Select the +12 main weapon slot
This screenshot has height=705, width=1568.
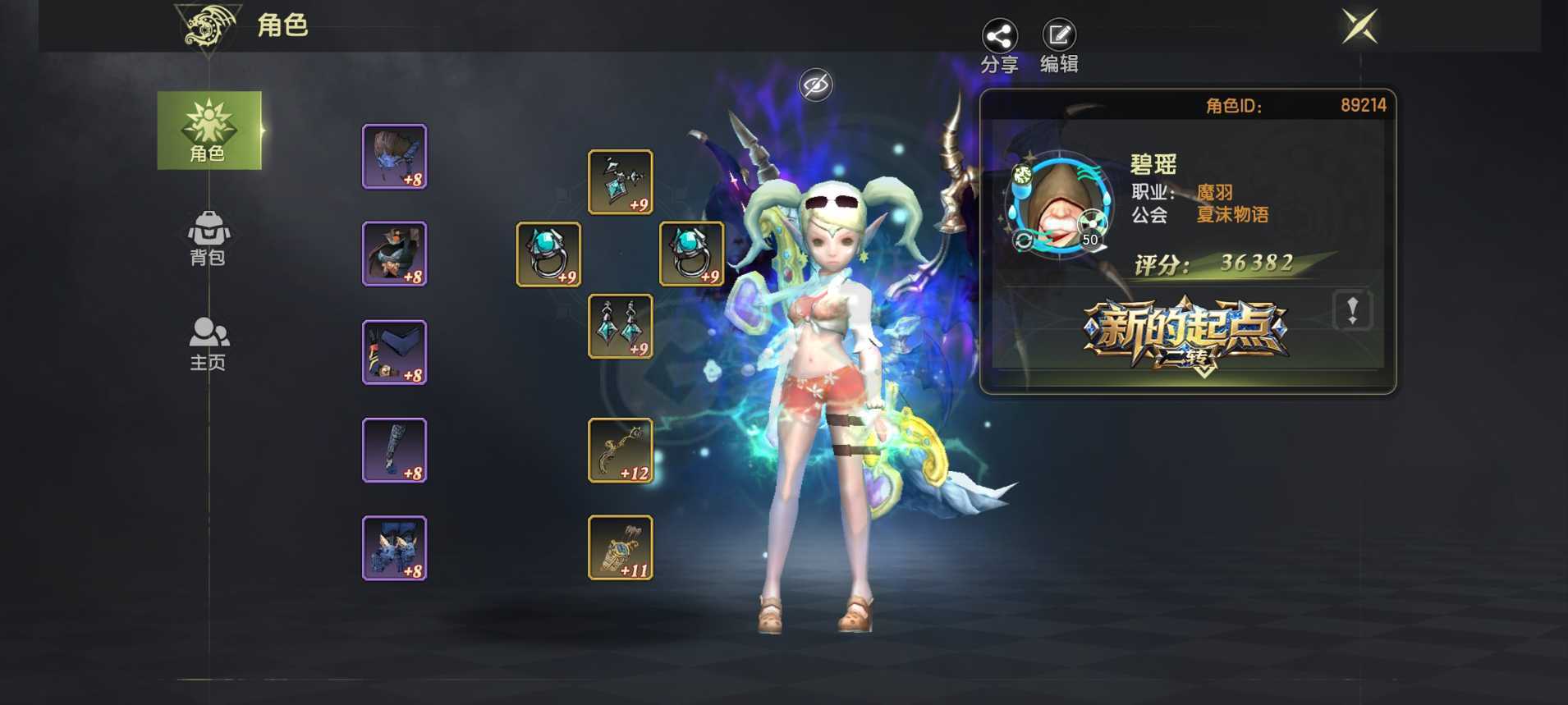pos(620,450)
